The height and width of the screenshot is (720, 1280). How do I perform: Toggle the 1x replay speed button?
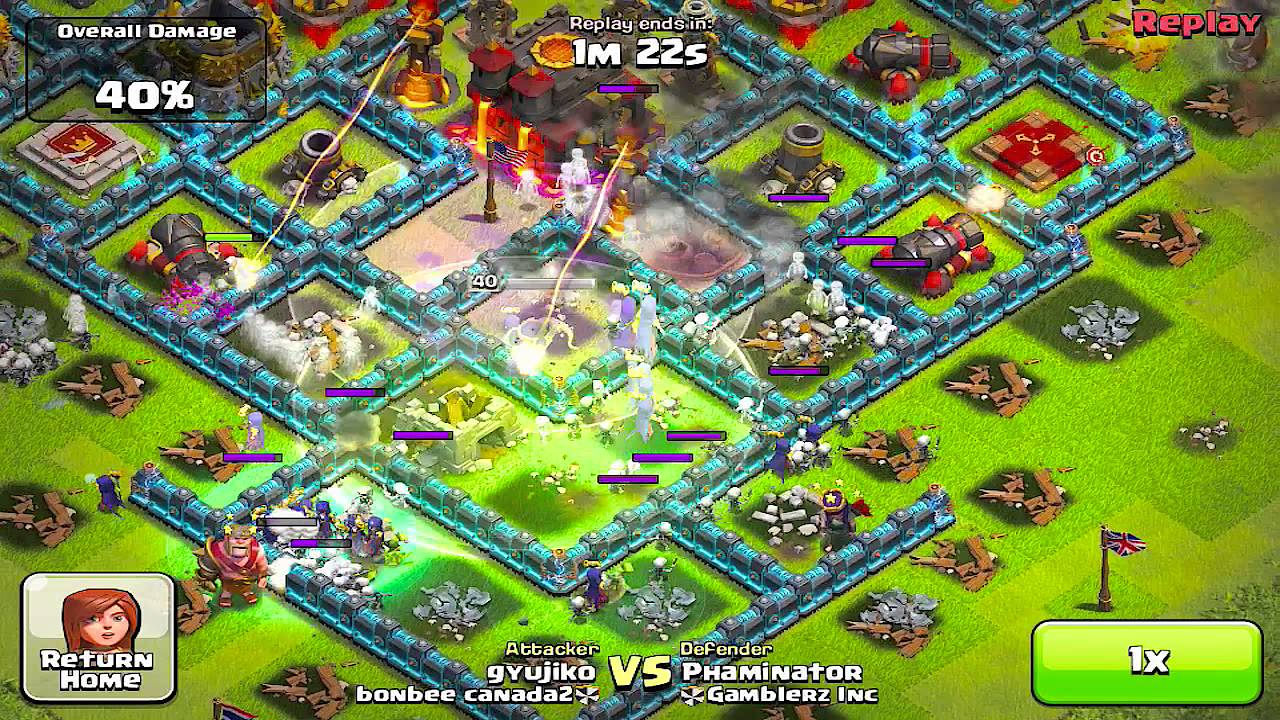point(1147,661)
